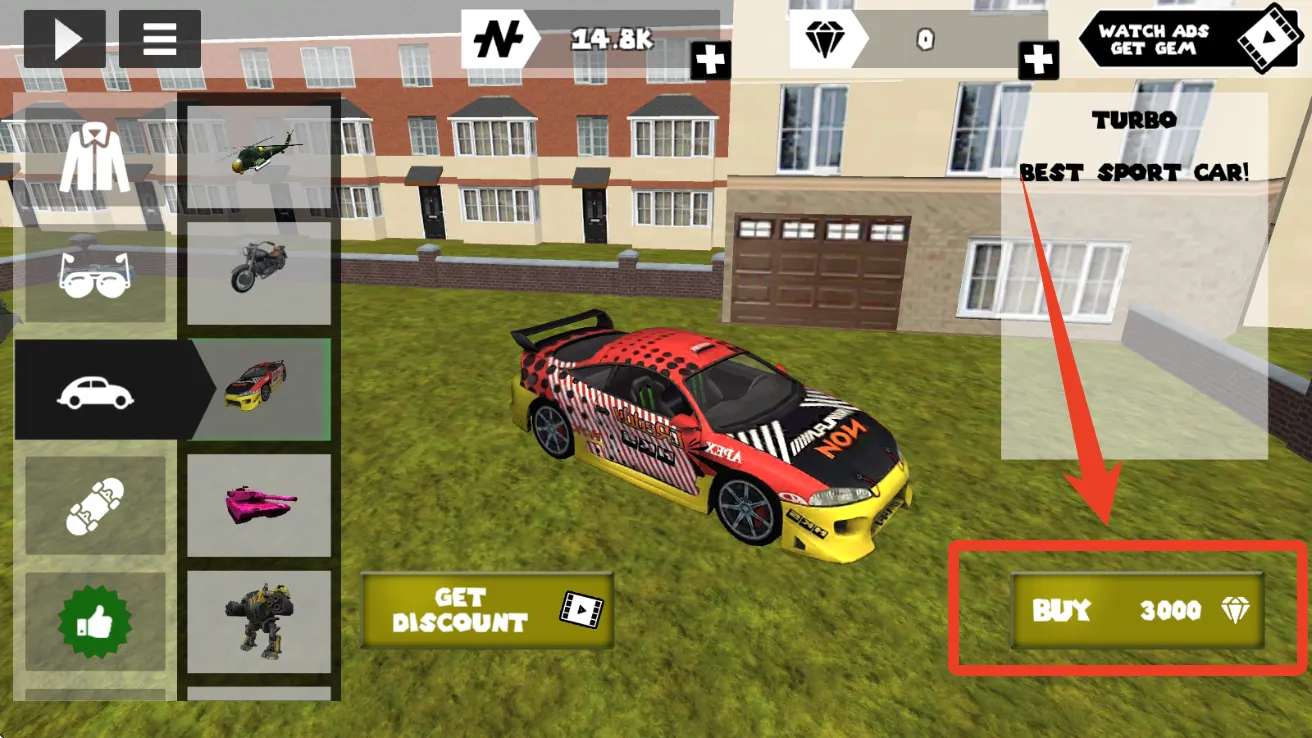Click the play triangle button
Image resolution: width=1312 pixels, height=738 pixels.
click(x=65, y=39)
